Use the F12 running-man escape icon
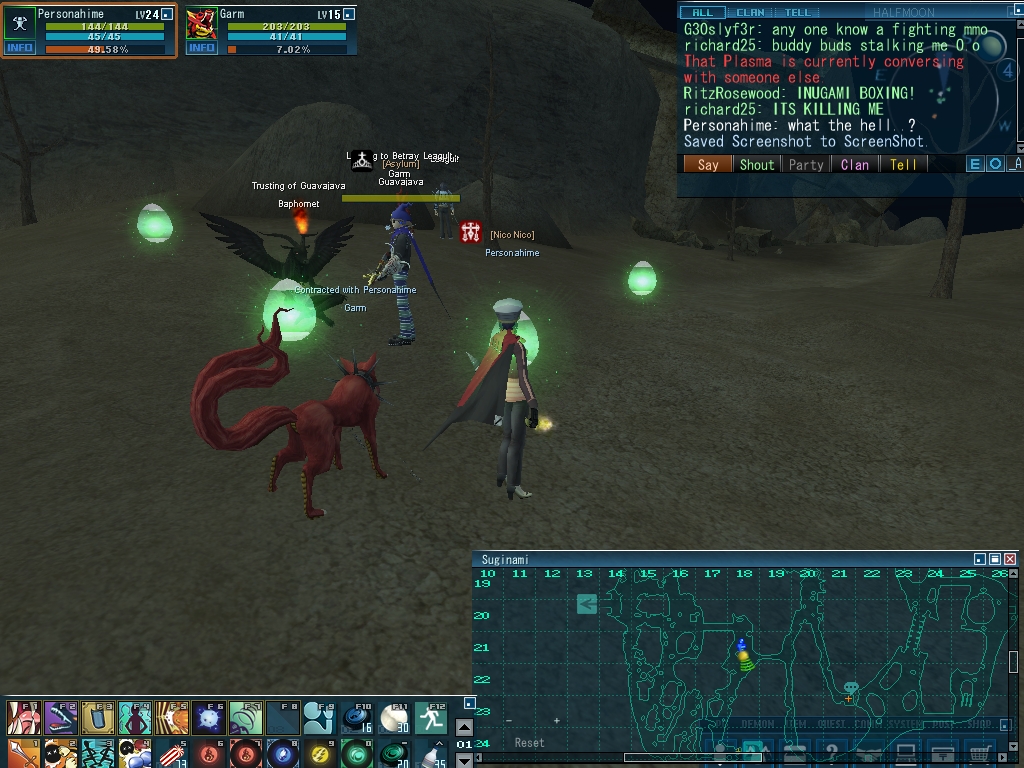 coord(431,717)
